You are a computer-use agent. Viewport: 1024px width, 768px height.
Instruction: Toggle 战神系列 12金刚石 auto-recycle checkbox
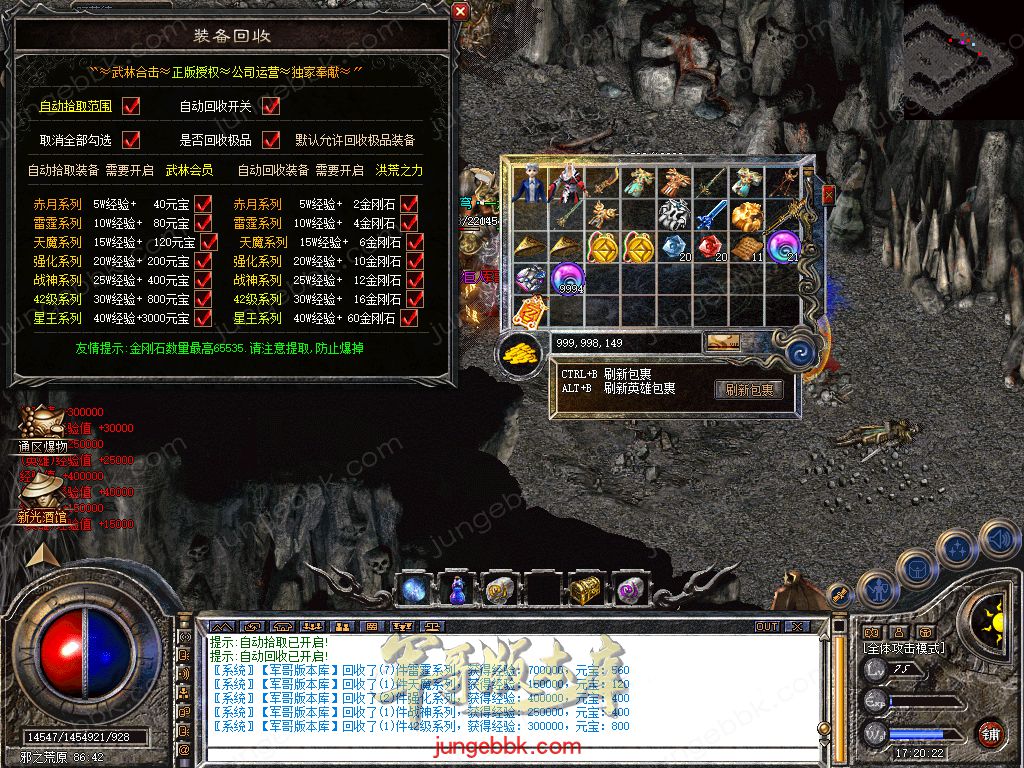pyautogui.click(x=408, y=280)
